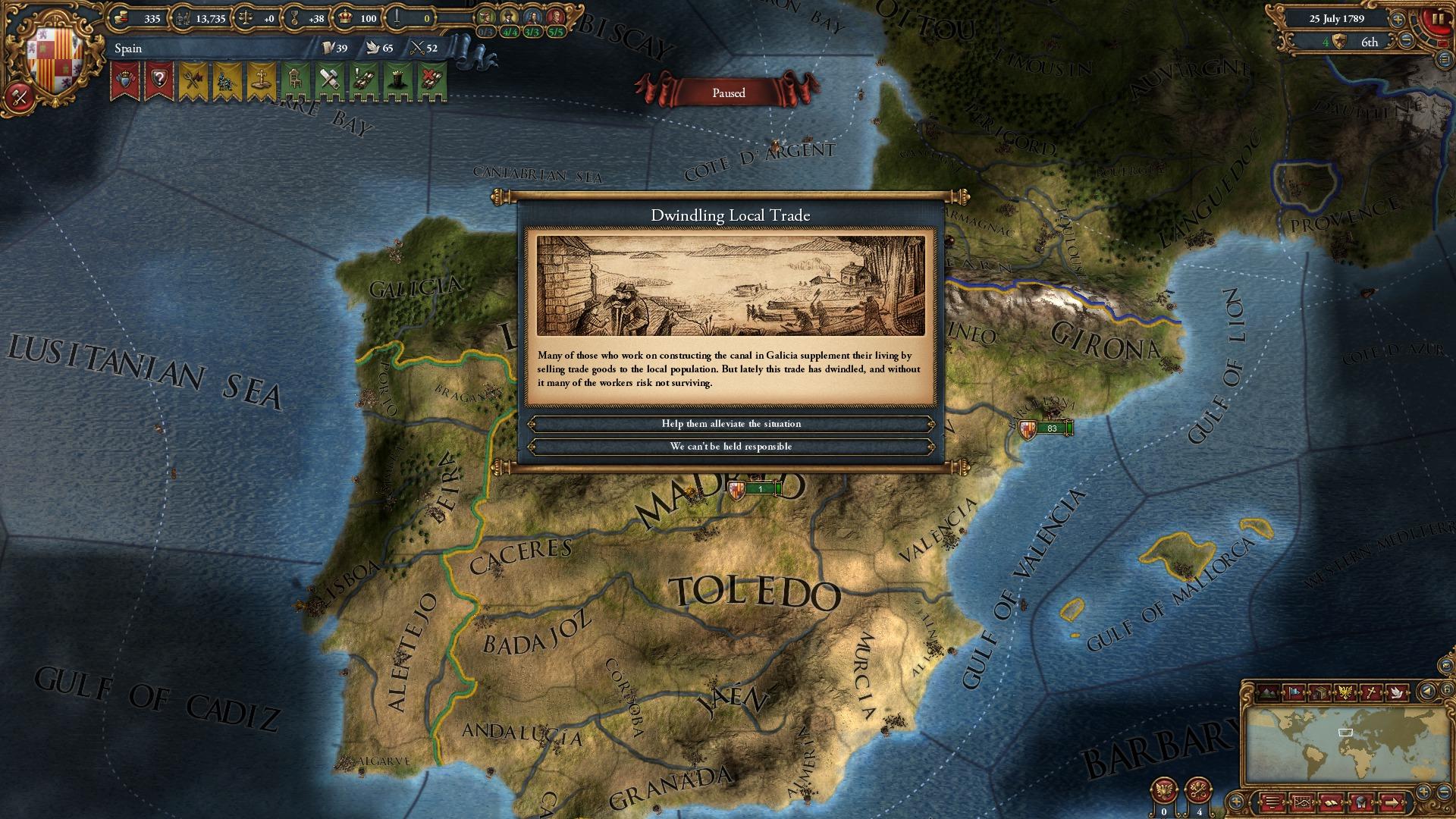Open the message log hamburger icon

pos(1272,802)
